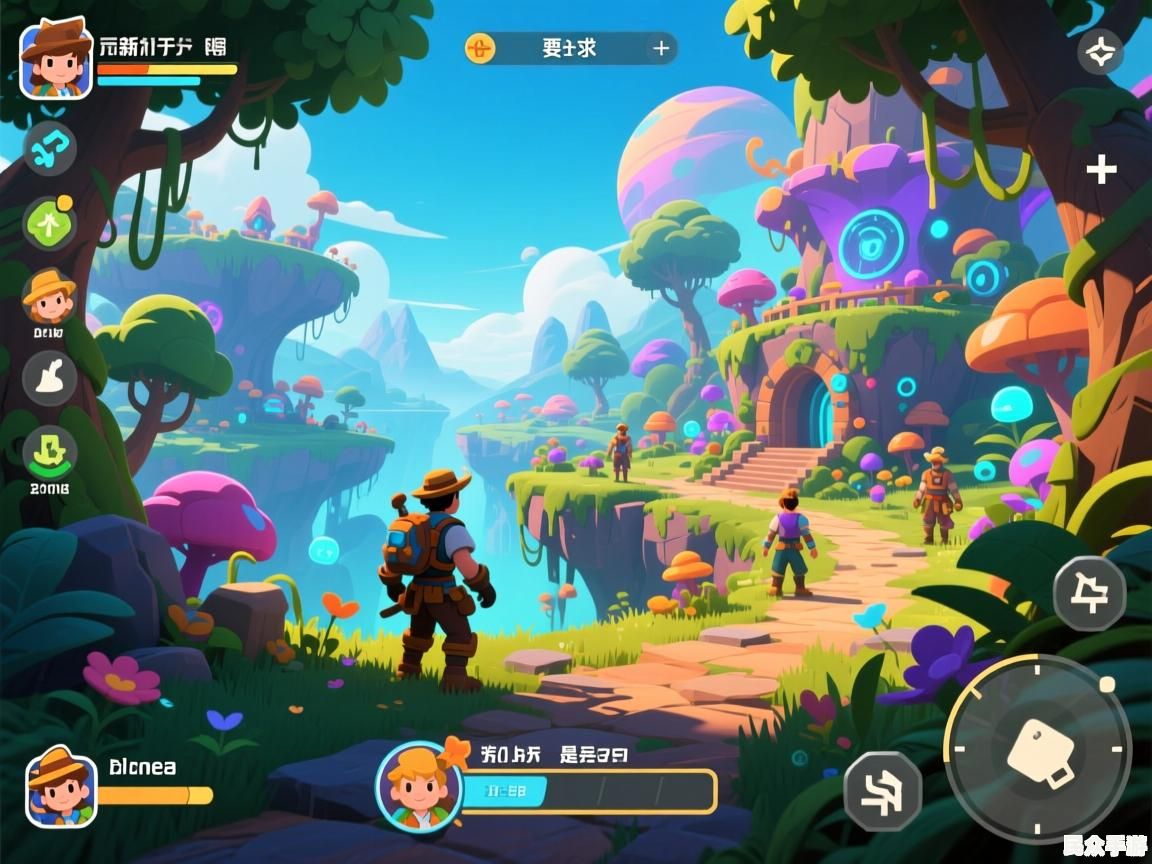Tap the cyan squiggle icon in the sidebar
1152x864 pixels.
tap(49, 148)
